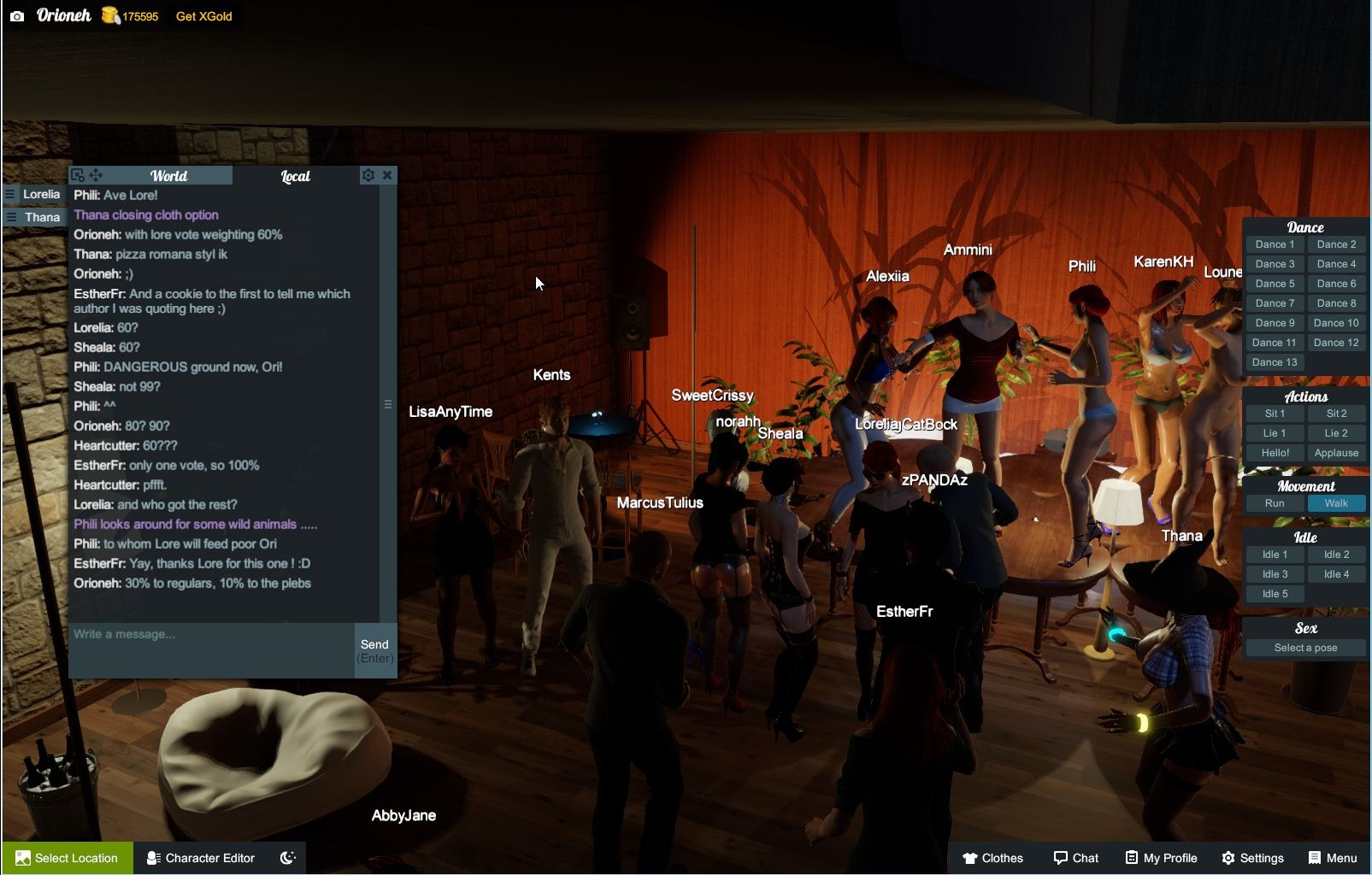Viewport: 1372px width, 875px height.
Task: Click the Get XGold link
Action: [203, 15]
